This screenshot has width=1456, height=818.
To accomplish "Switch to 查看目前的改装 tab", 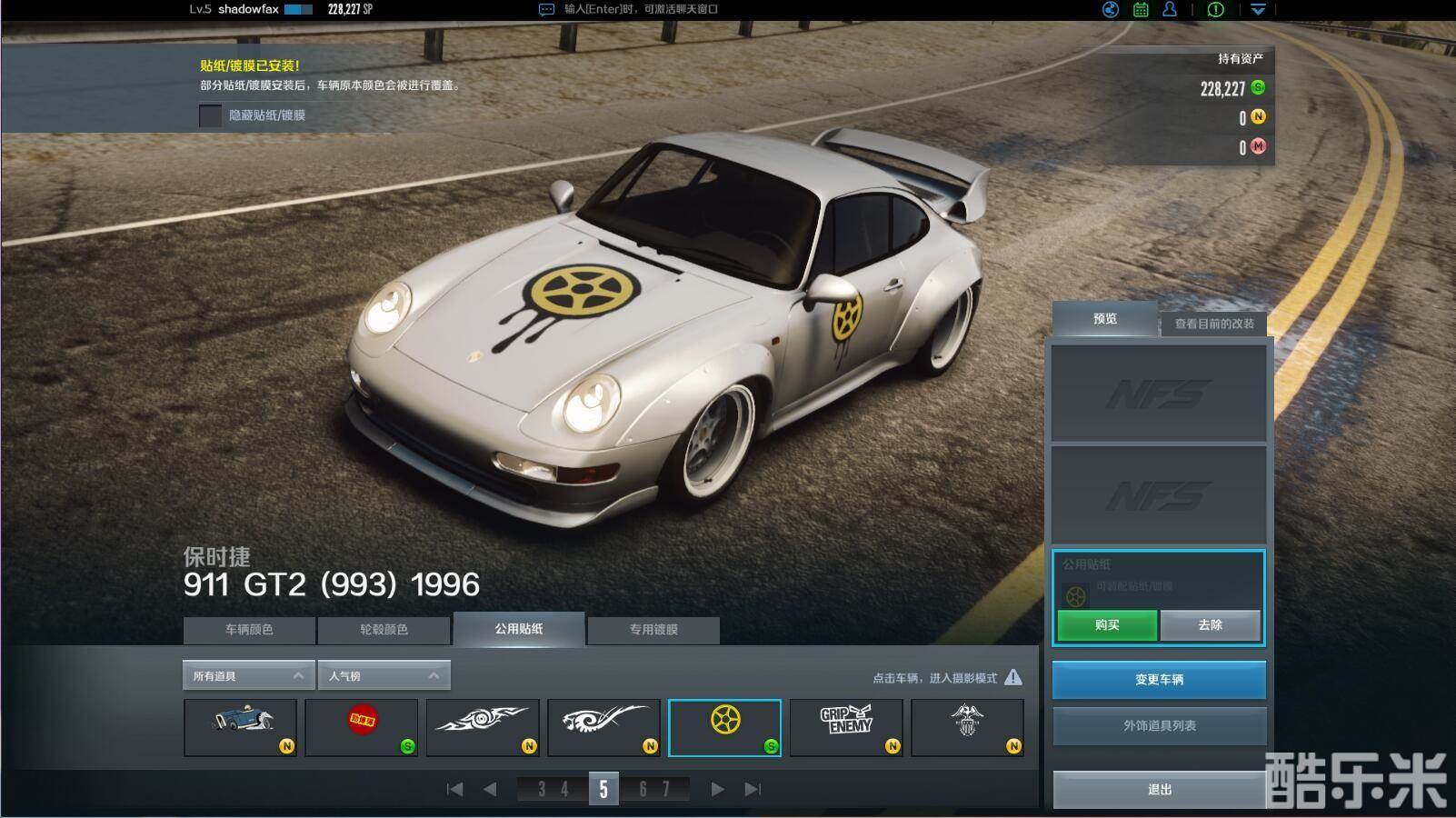I will pyautogui.click(x=1213, y=324).
